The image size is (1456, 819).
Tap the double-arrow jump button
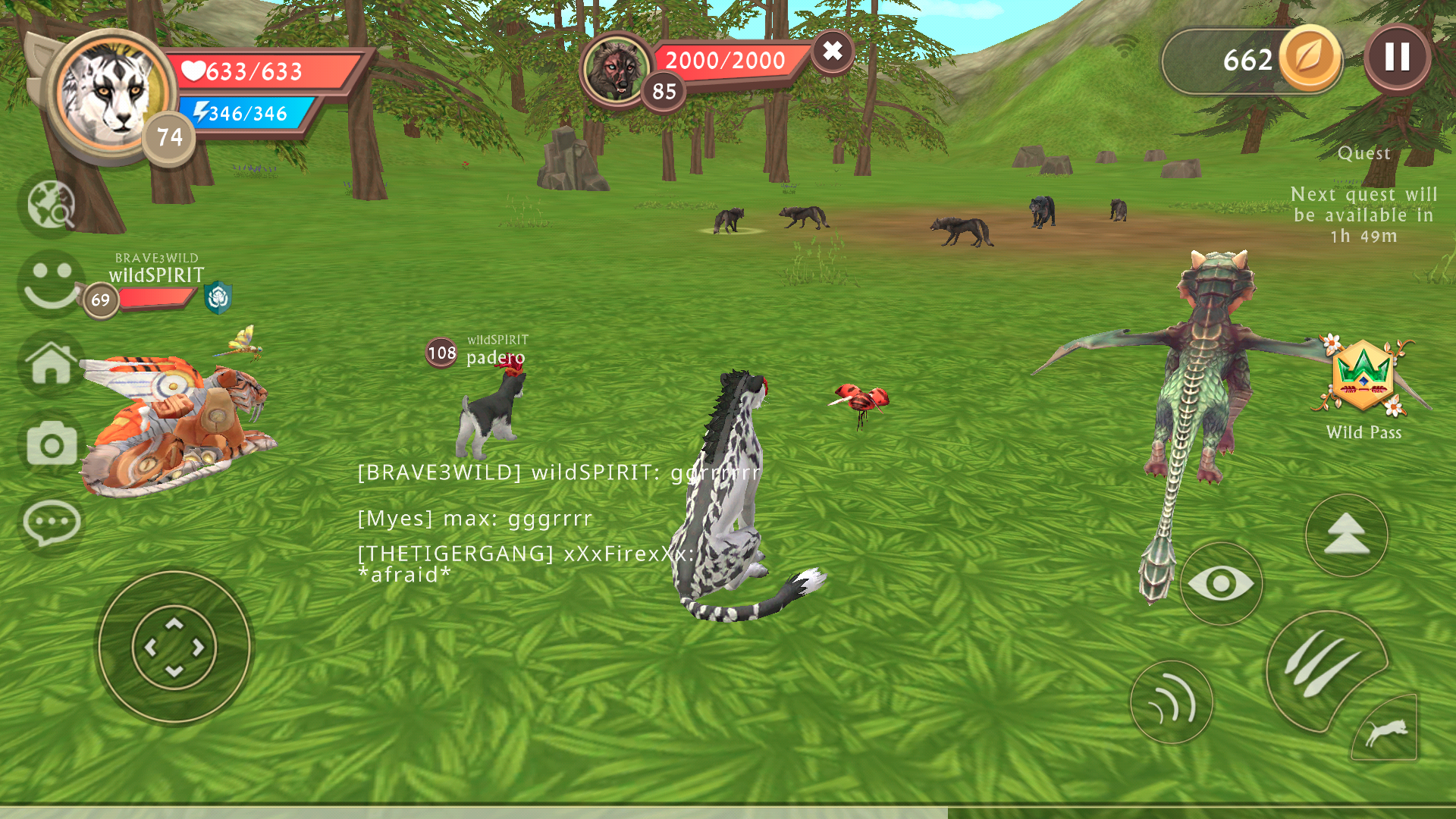(x=1346, y=535)
